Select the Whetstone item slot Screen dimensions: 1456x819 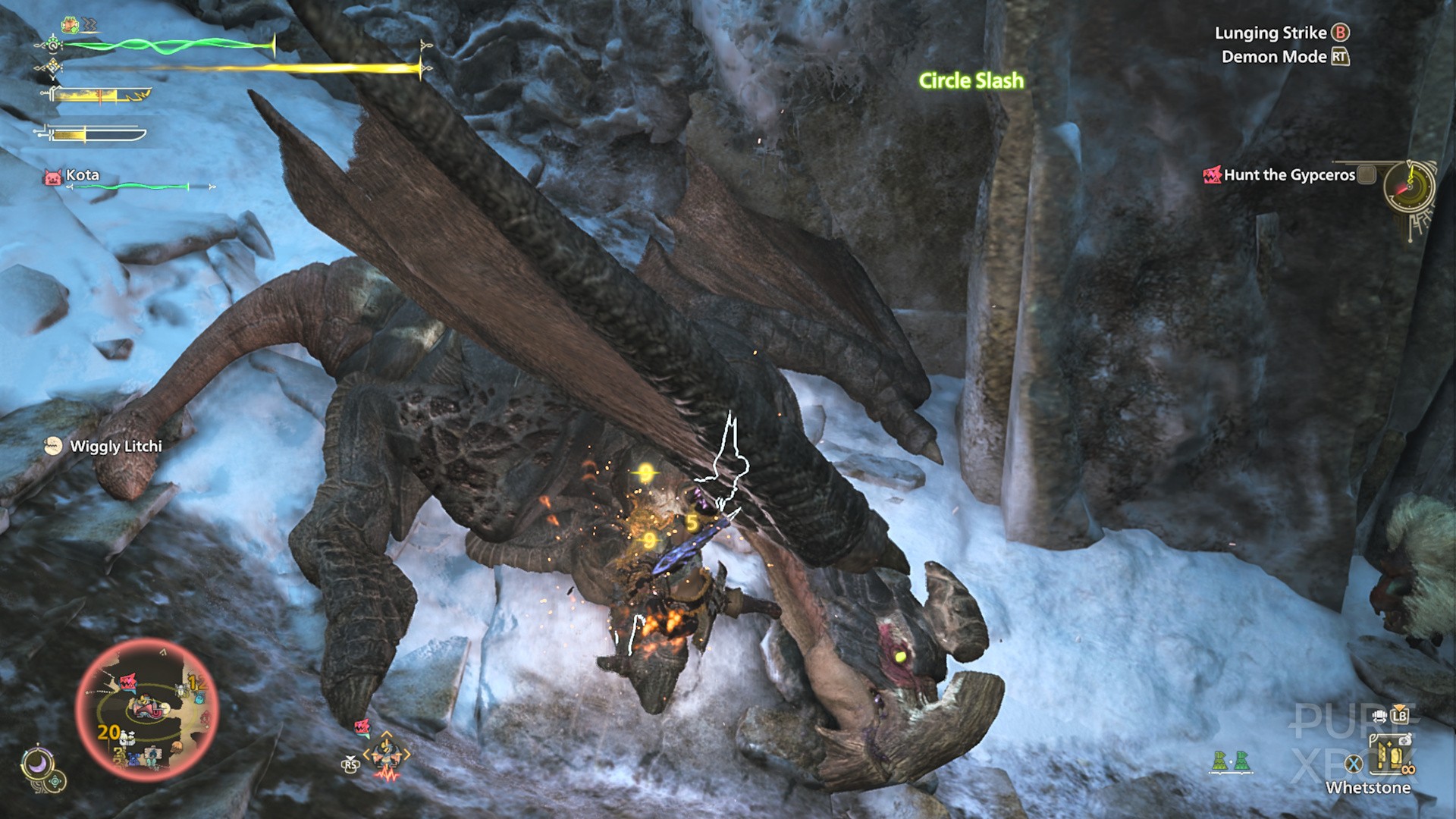tap(1389, 754)
